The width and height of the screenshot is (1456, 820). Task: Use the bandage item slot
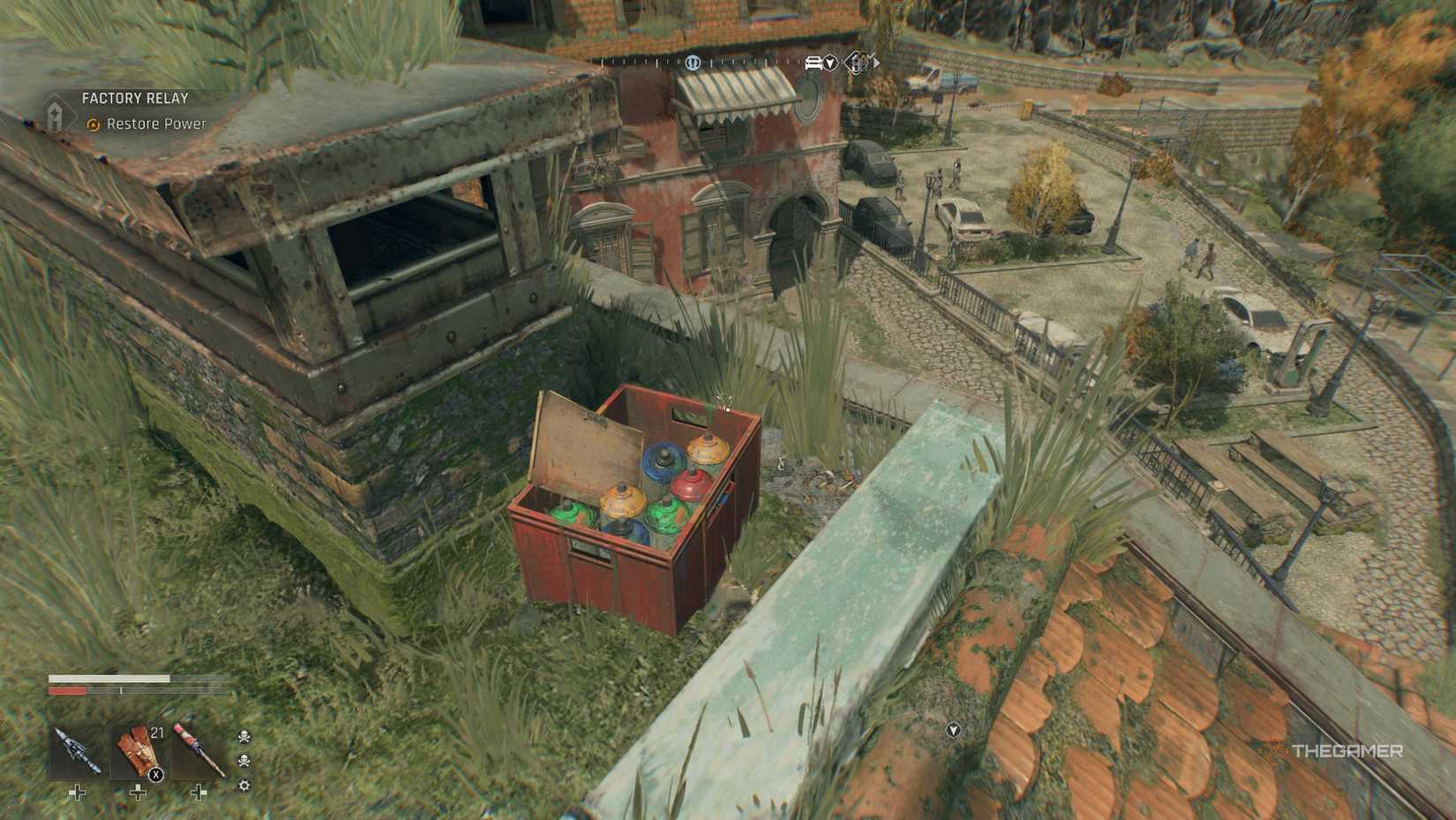139,752
